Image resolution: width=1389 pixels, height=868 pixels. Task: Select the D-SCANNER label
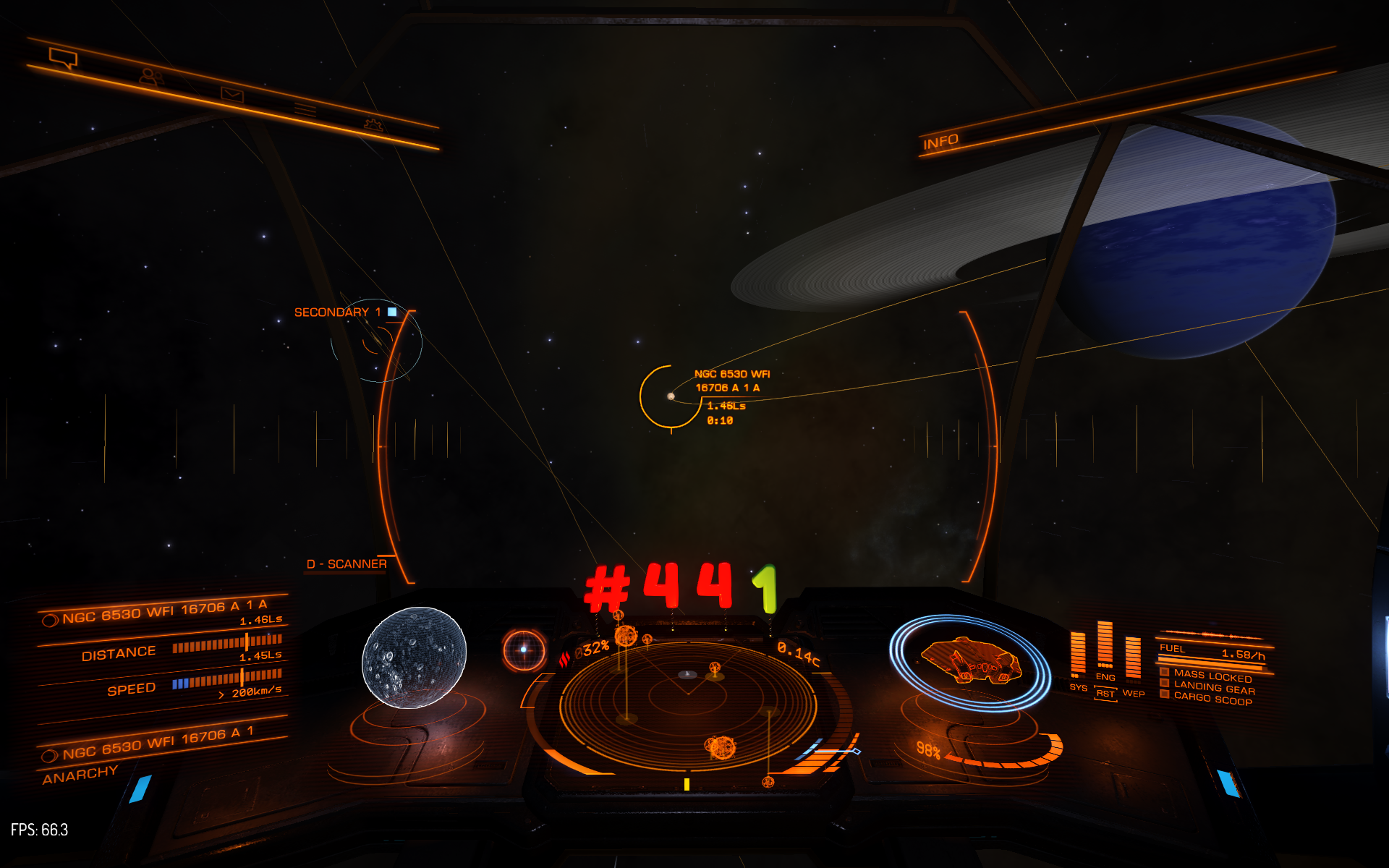[347, 564]
